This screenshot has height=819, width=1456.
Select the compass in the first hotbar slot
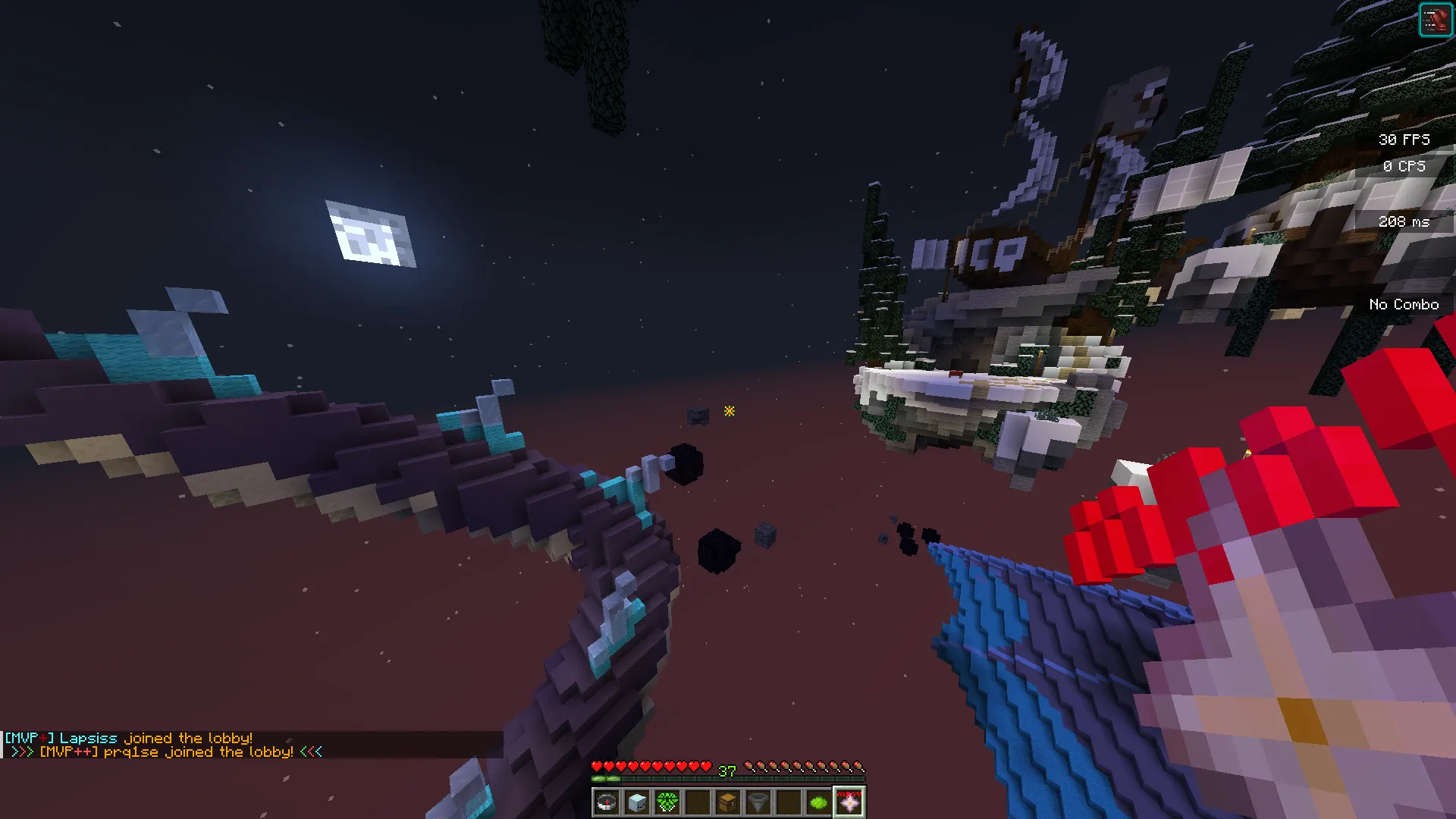coord(607,802)
